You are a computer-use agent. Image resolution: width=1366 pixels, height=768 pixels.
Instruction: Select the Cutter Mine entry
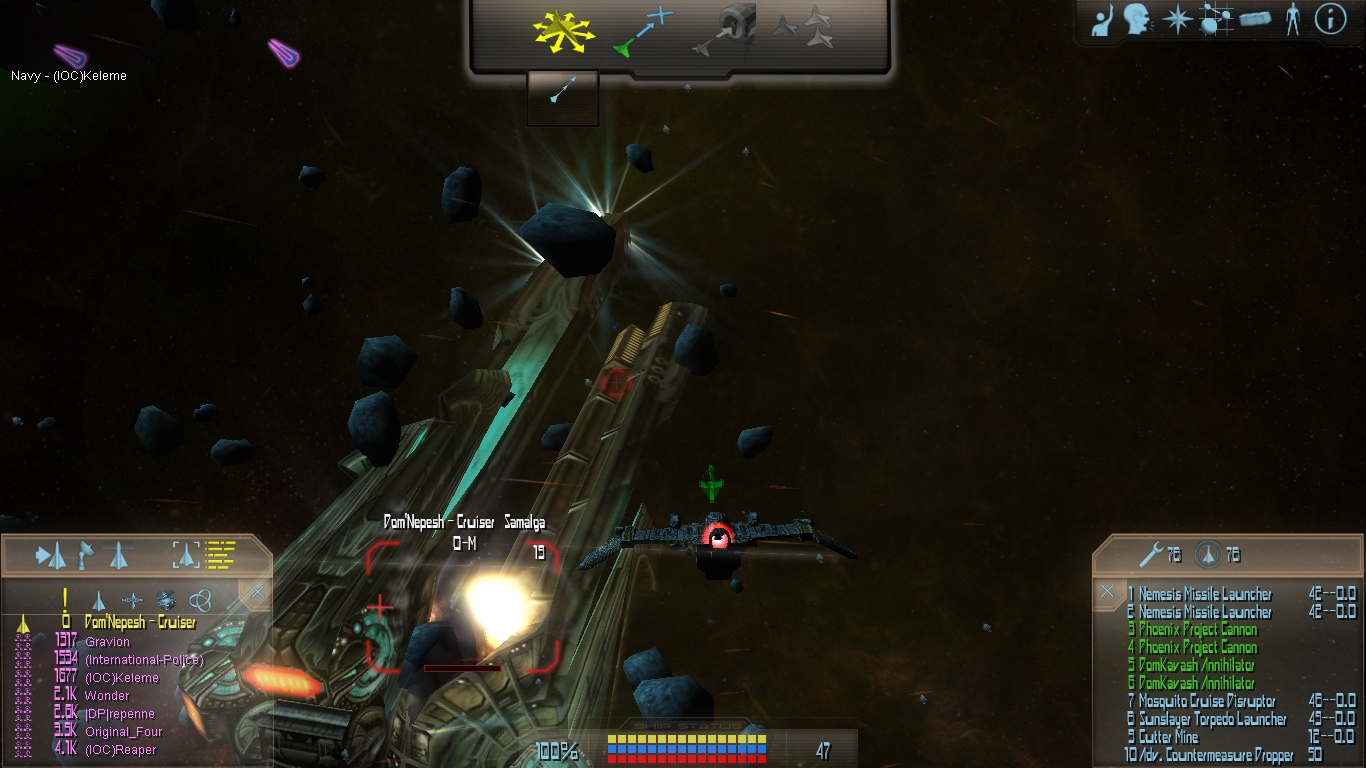click(x=1168, y=738)
